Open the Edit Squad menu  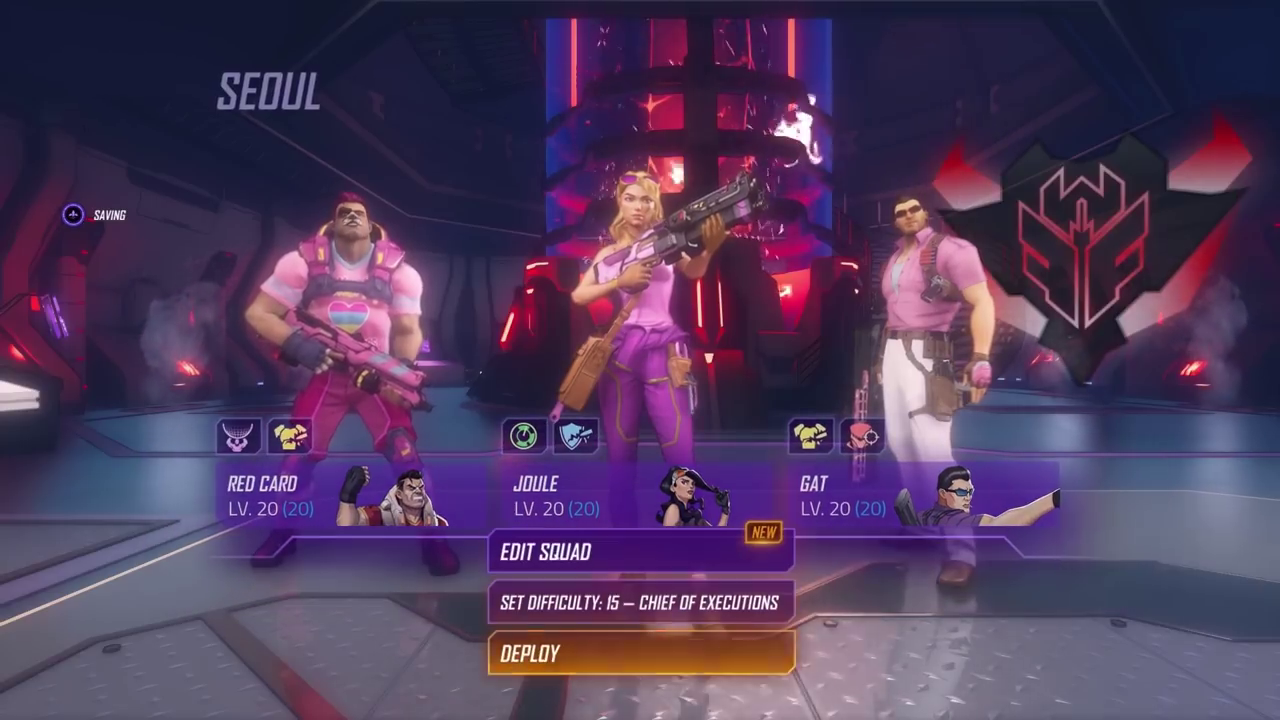(x=640, y=552)
